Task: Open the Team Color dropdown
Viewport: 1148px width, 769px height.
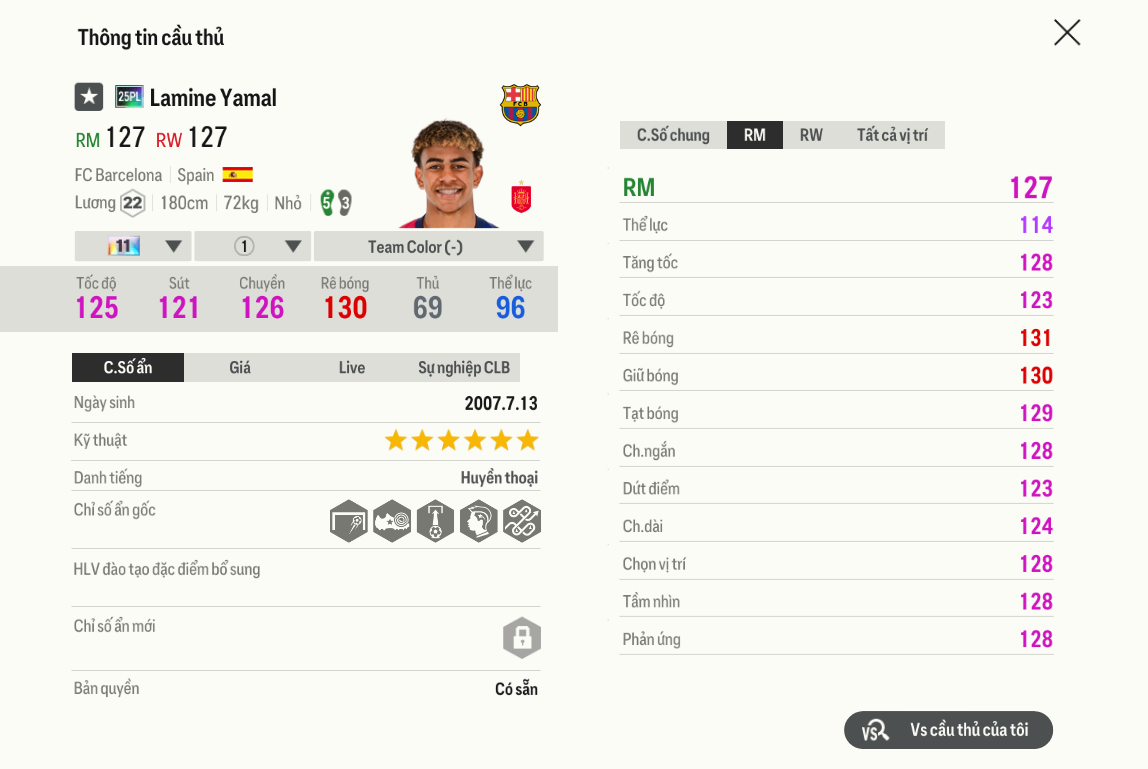Action: [x=429, y=247]
